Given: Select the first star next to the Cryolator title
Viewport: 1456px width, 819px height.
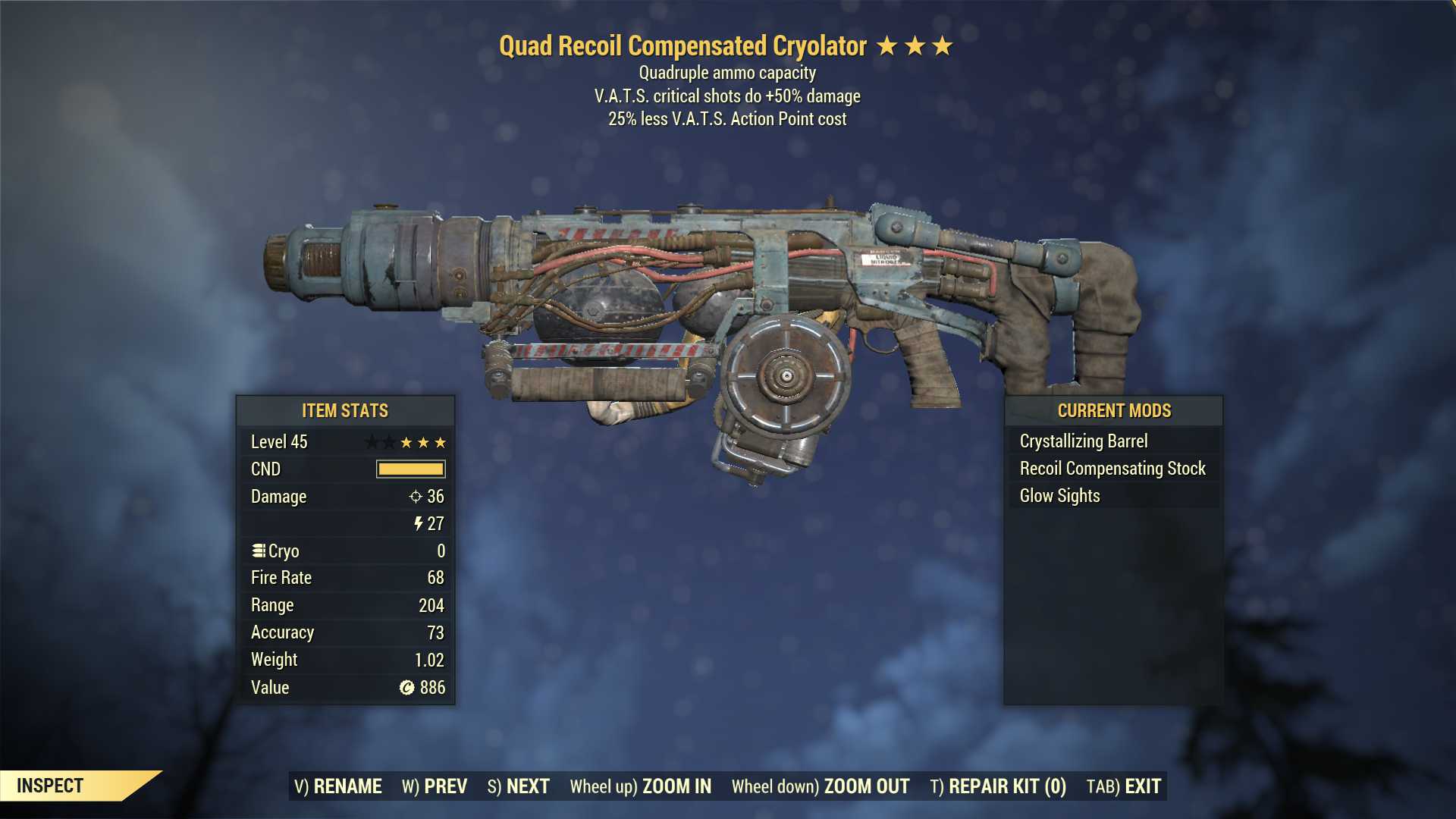Looking at the screenshot, I should click(888, 45).
